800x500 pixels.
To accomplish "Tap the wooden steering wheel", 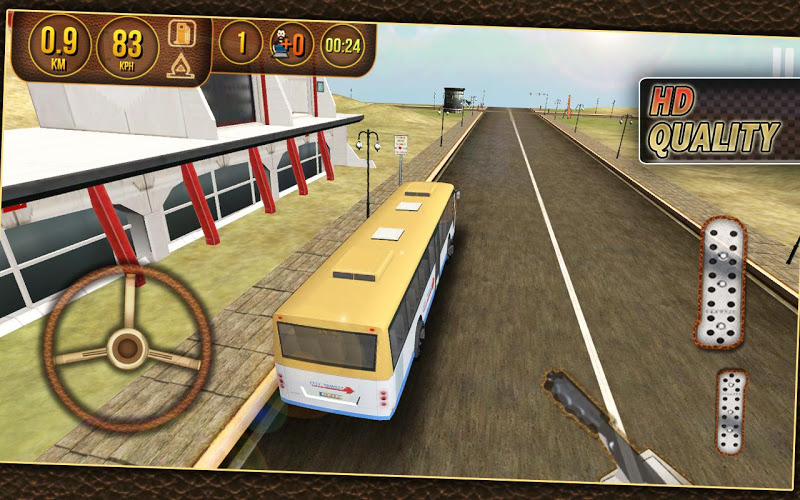I will tap(126, 348).
